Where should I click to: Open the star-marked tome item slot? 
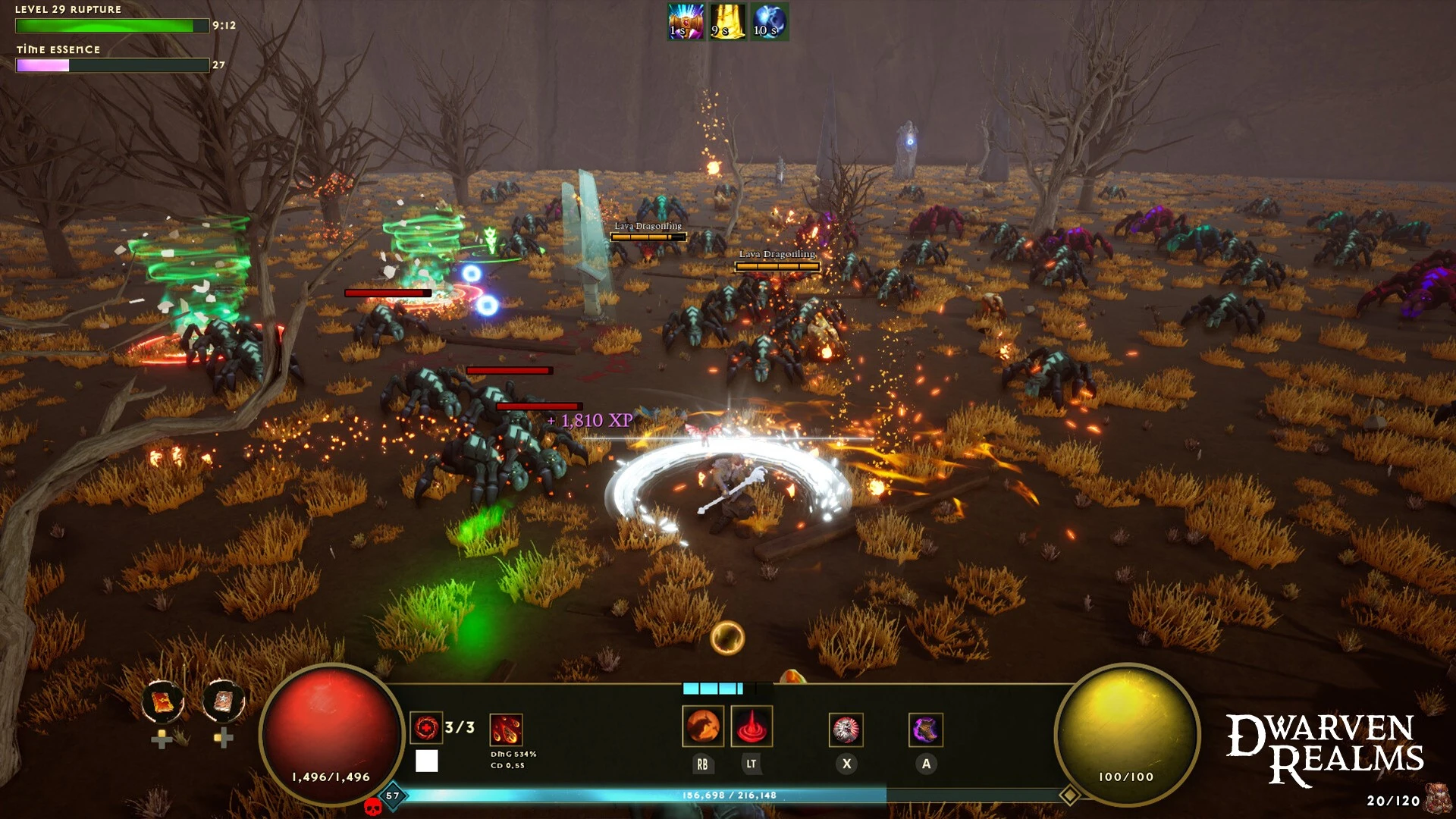(224, 701)
